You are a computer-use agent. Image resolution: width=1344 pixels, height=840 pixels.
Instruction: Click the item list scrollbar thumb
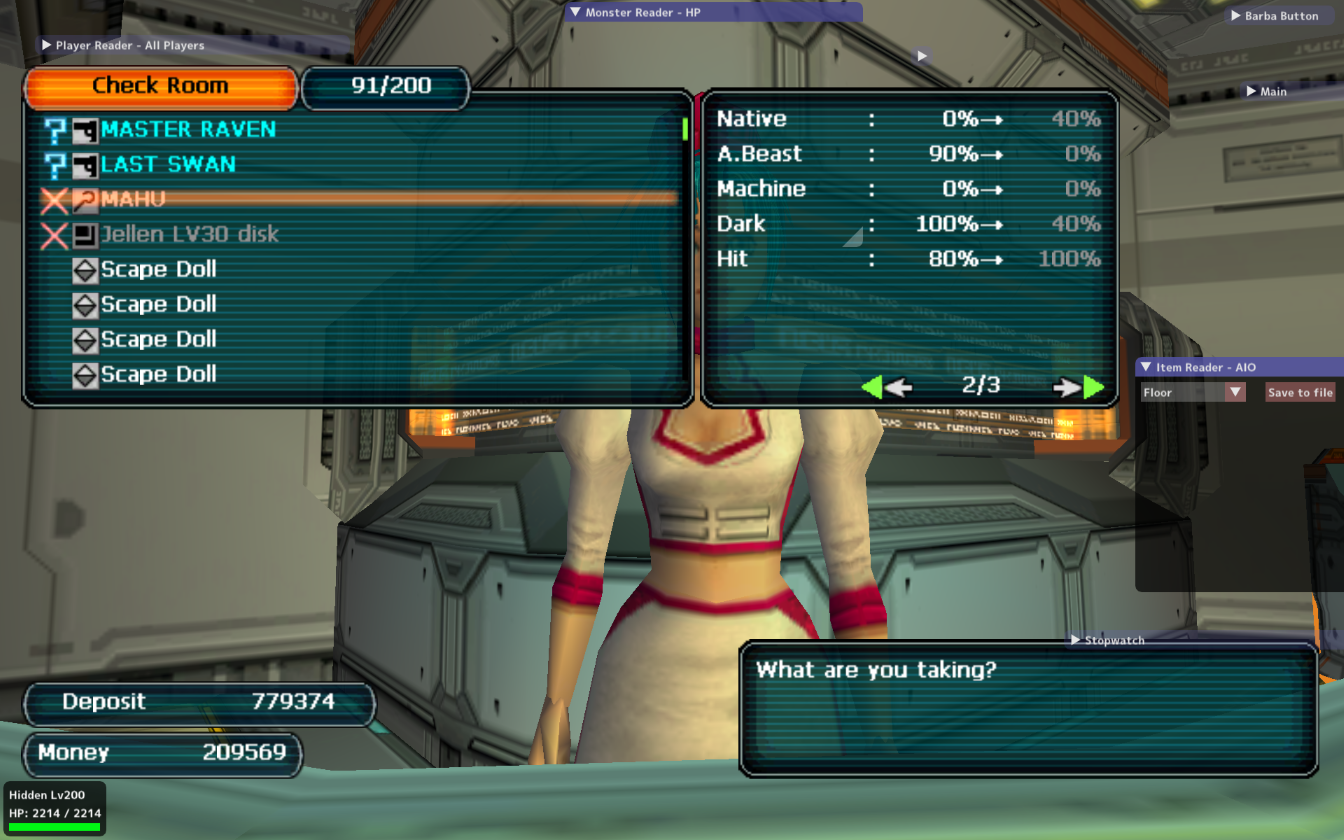[x=685, y=129]
